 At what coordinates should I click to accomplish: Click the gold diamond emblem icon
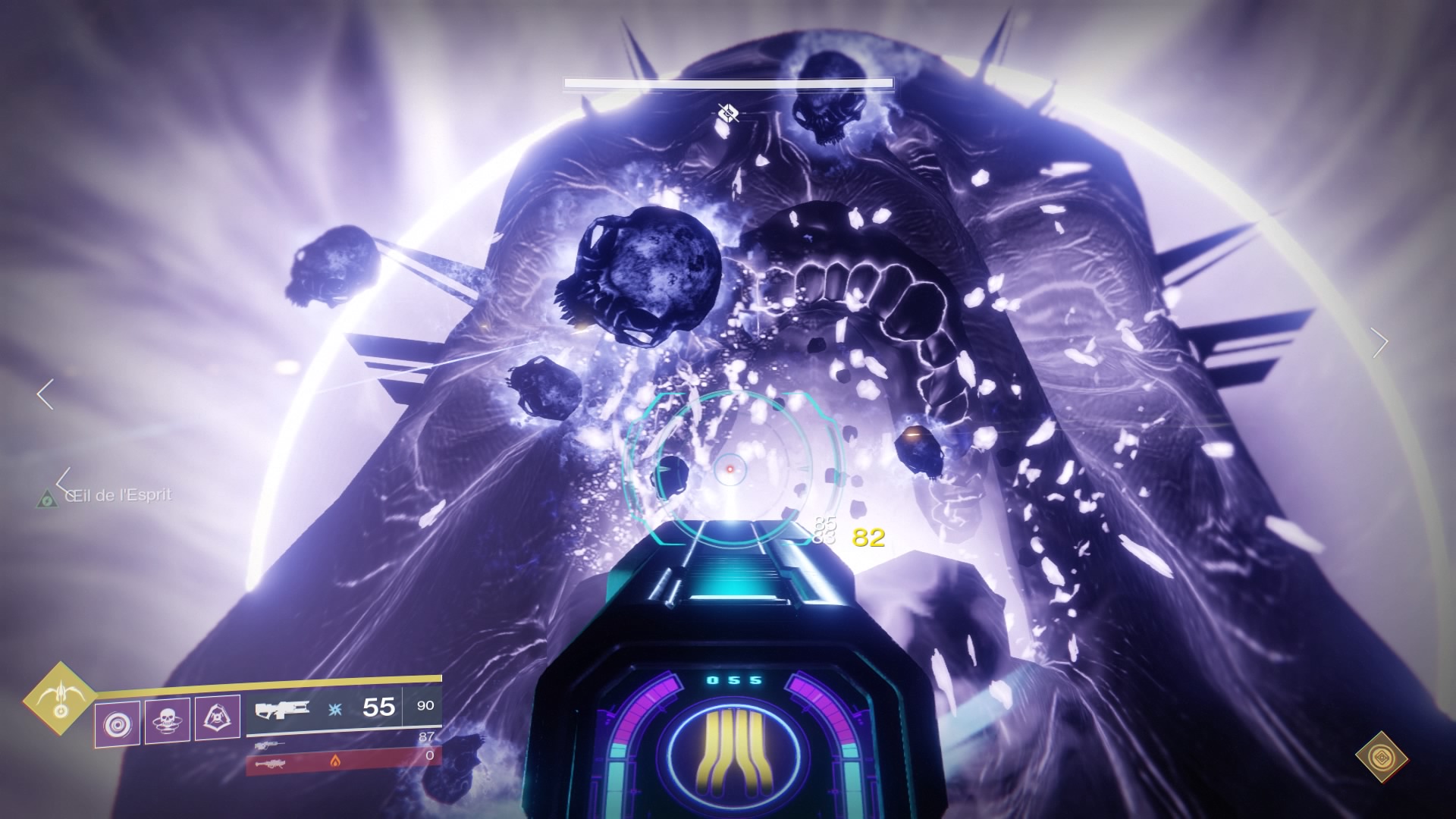click(x=1382, y=757)
